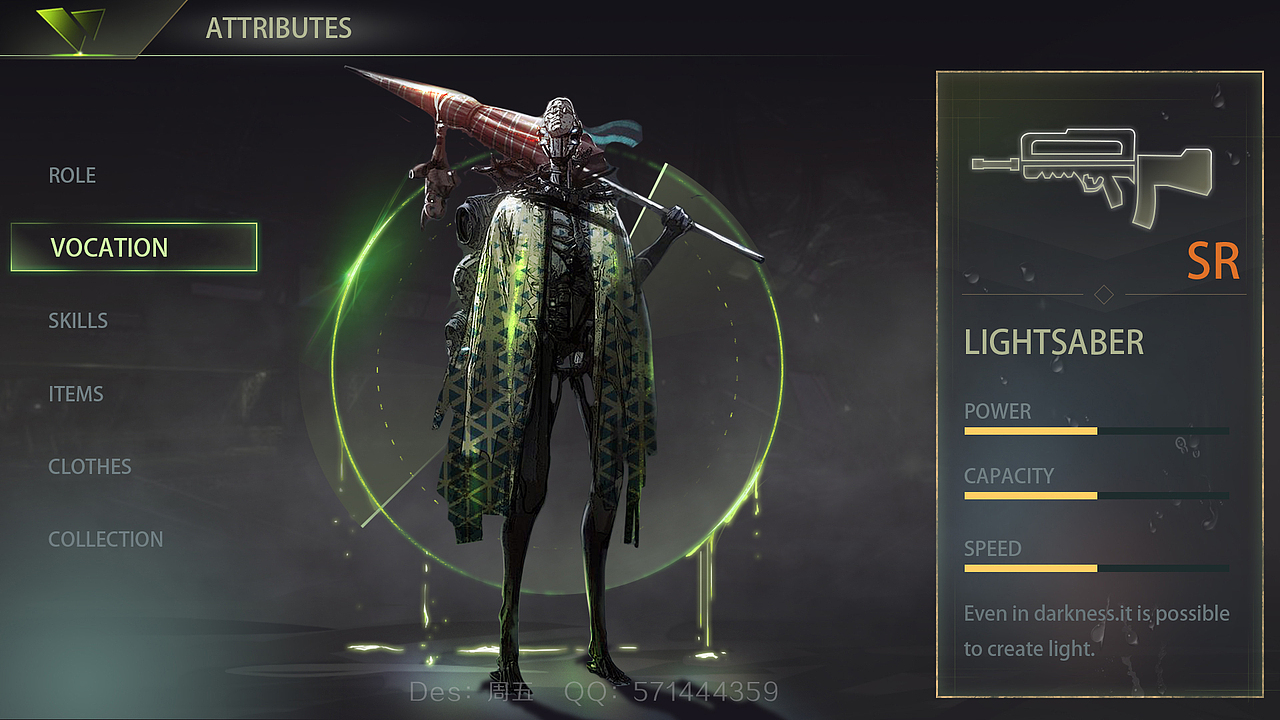Show the Items menu
Screen dimensions: 1280x720
pyautogui.click(x=76, y=394)
